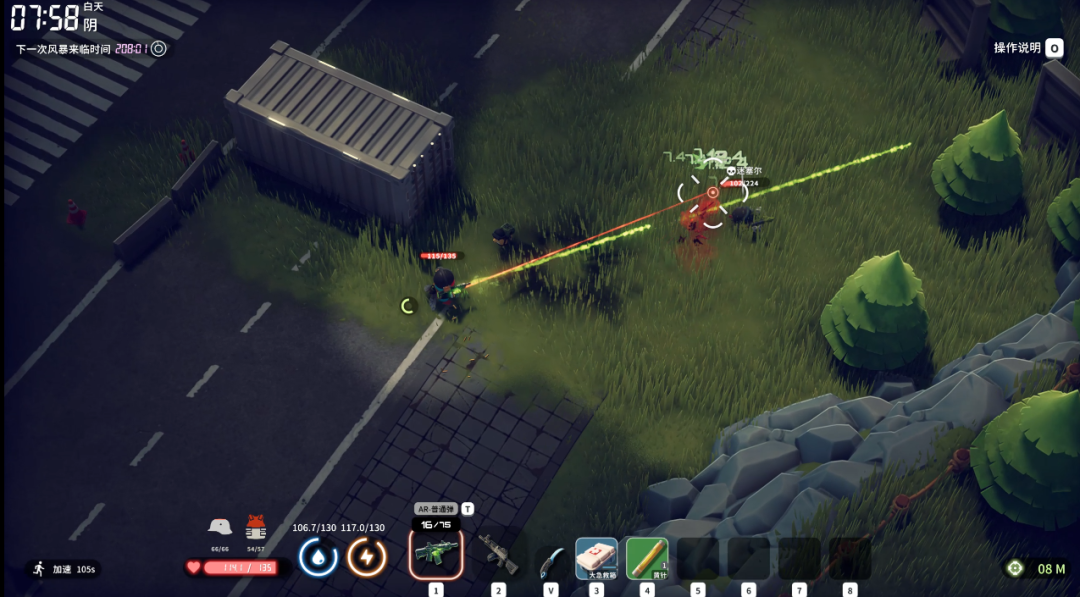Equip the knife melee weapon slot

[x=549, y=560]
